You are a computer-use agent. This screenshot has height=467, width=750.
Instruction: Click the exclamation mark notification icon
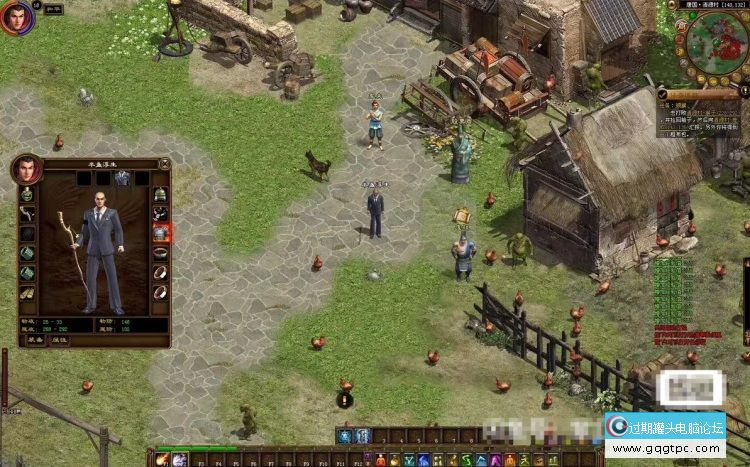coord(345,399)
